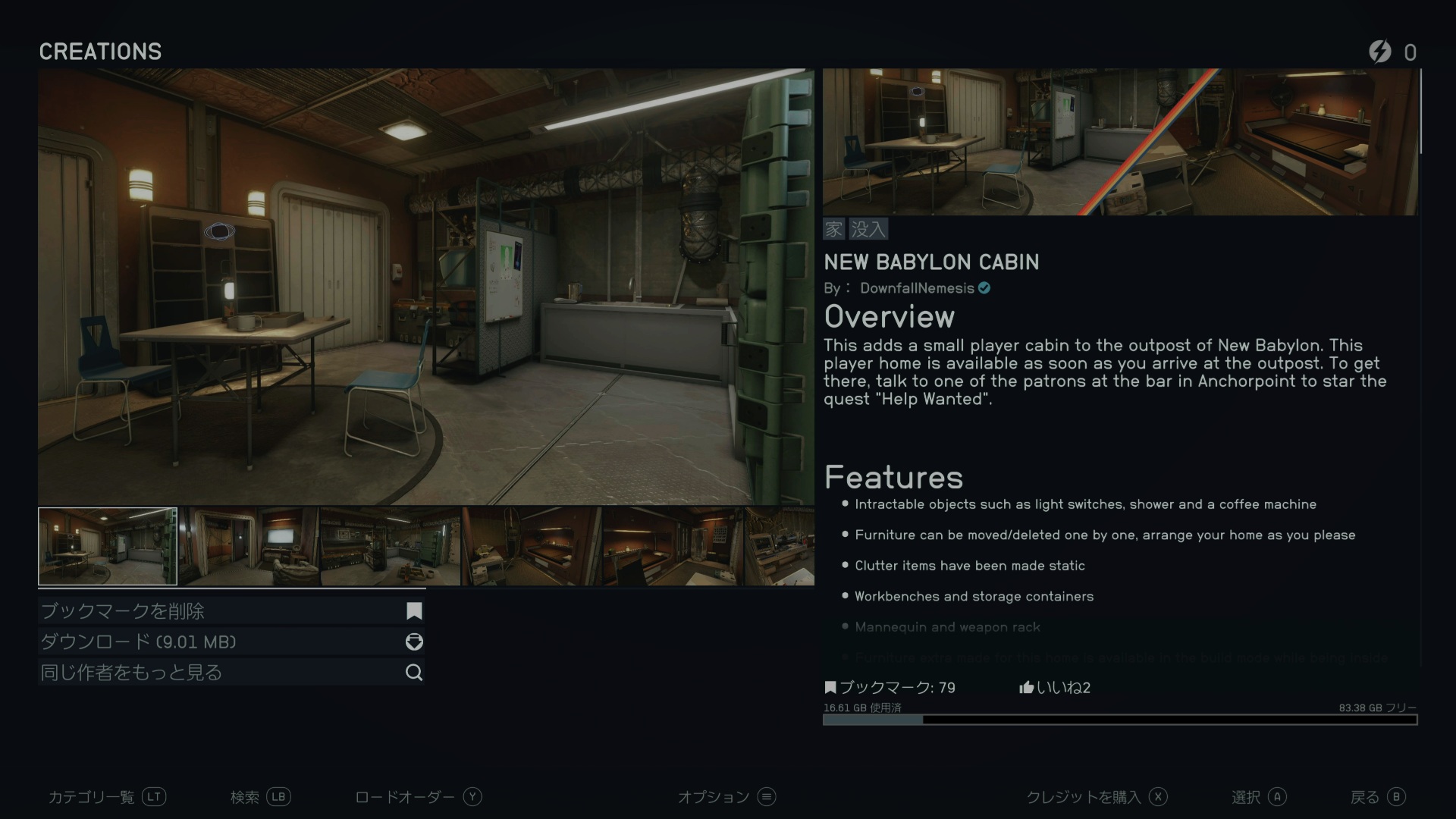Click the description panel scrollbar
The height and width of the screenshot is (819, 1456).
[1420, 112]
